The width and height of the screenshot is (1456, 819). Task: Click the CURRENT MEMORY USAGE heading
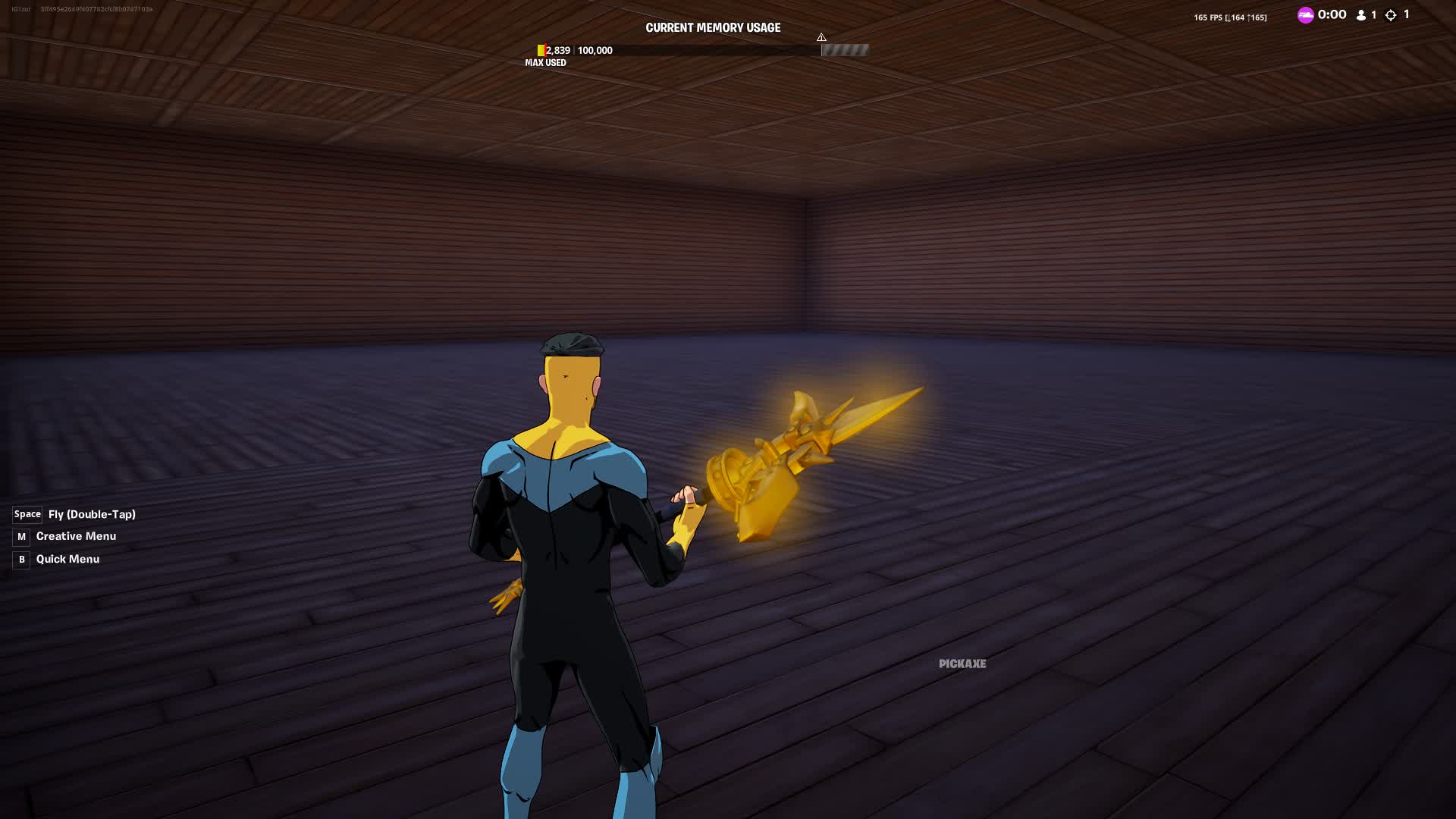tap(713, 27)
